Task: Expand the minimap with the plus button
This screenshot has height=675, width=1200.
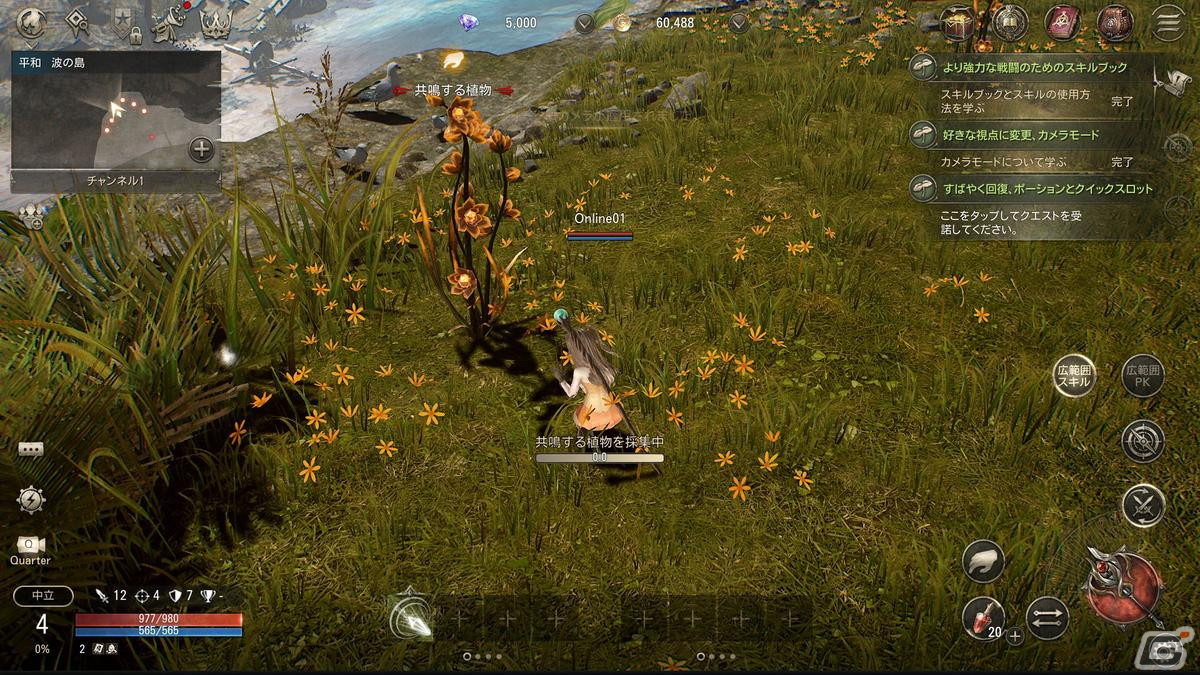Action: point(201,150)
